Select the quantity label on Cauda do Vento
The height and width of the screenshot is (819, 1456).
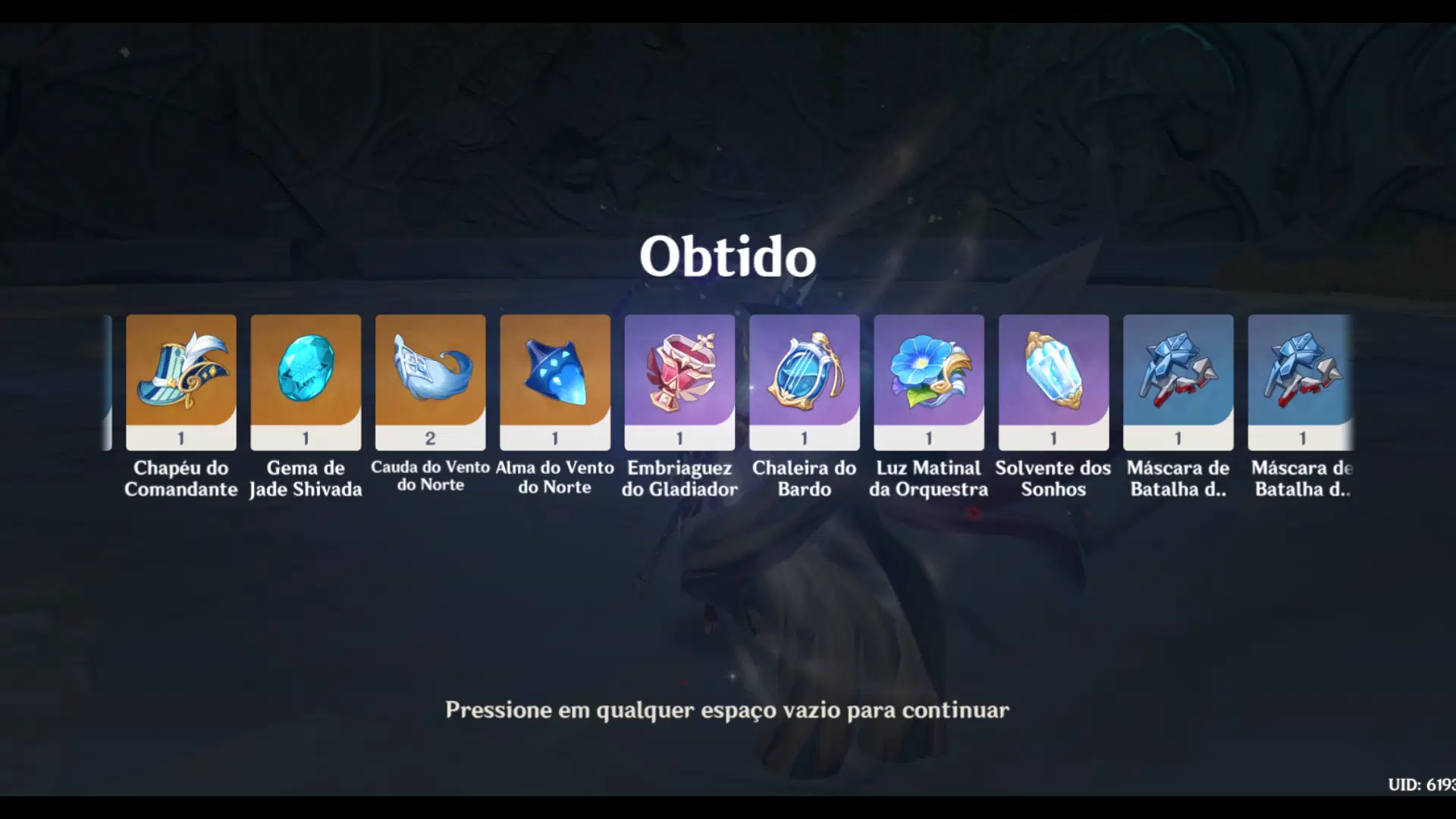coord(430,438)
